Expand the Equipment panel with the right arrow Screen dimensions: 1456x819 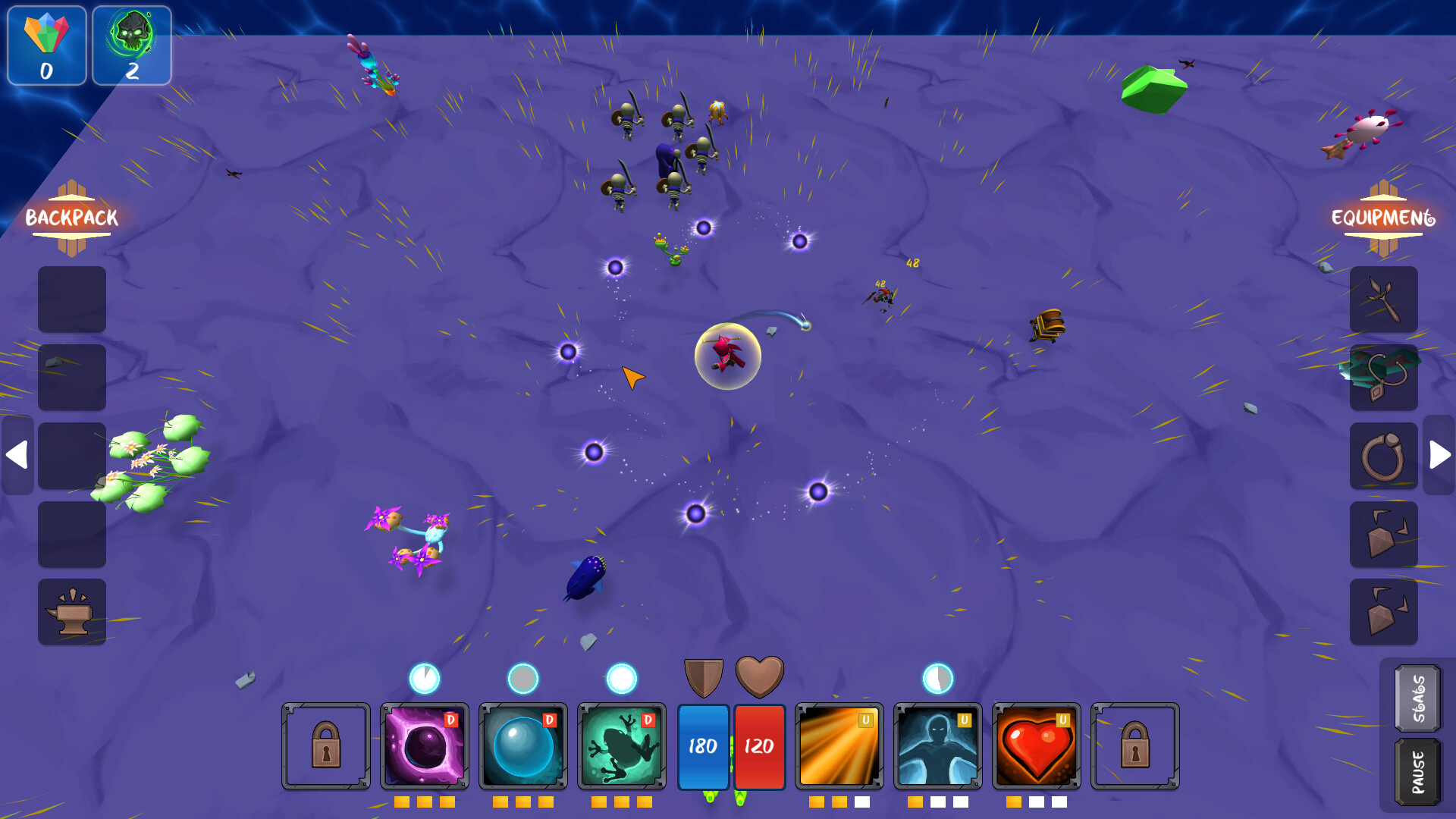1438,456
